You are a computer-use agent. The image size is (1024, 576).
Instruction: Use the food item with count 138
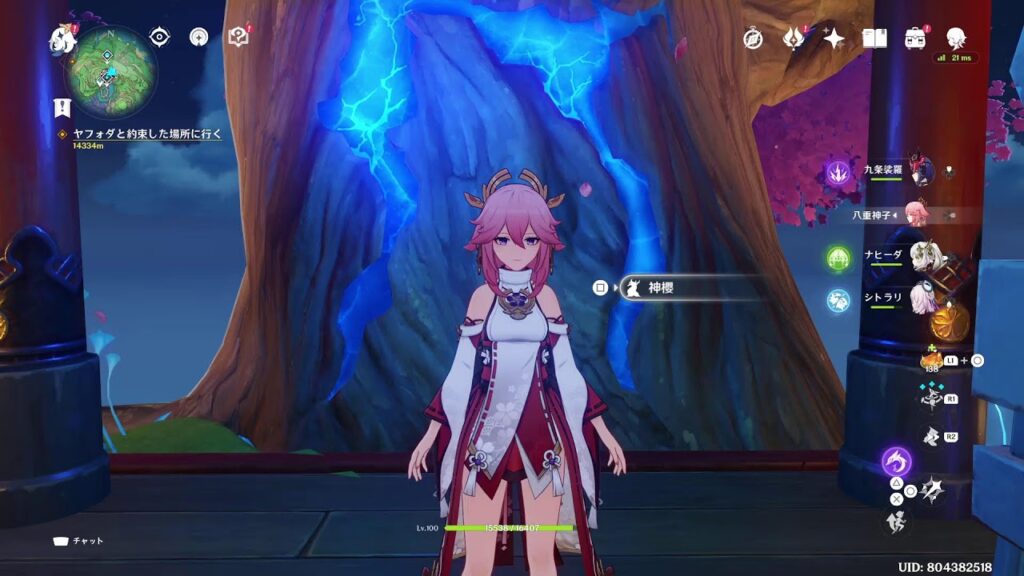(931, 360)
